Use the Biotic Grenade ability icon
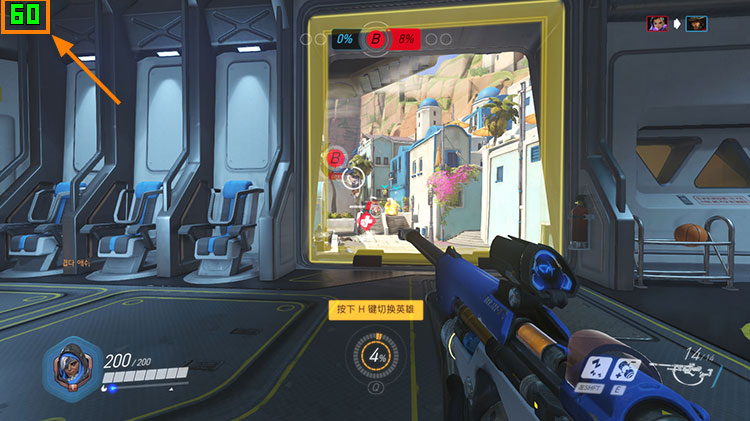This screenshot has height=421, width=750. tap(625, 369)
